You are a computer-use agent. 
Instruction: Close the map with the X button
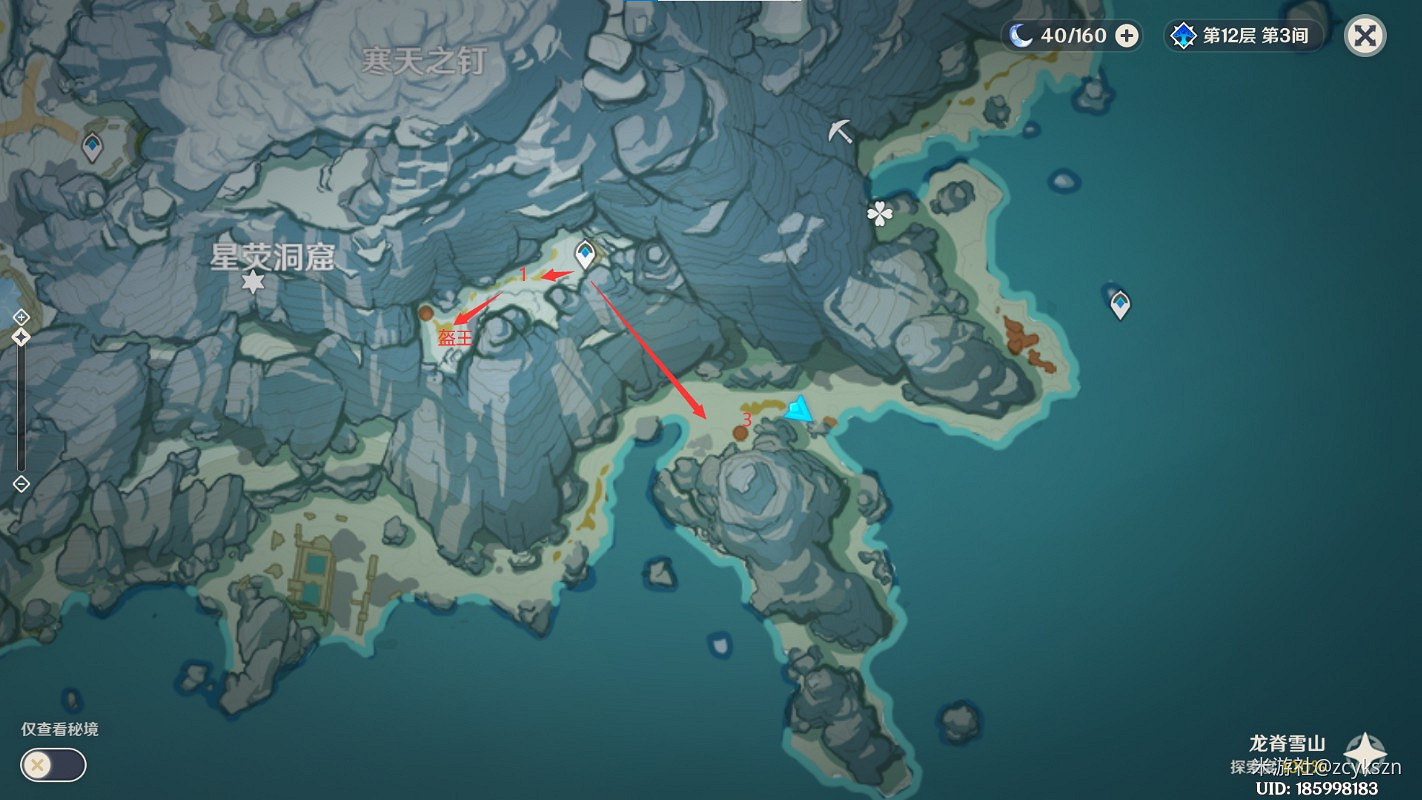pyautogui.click(x=1364, y=35)
